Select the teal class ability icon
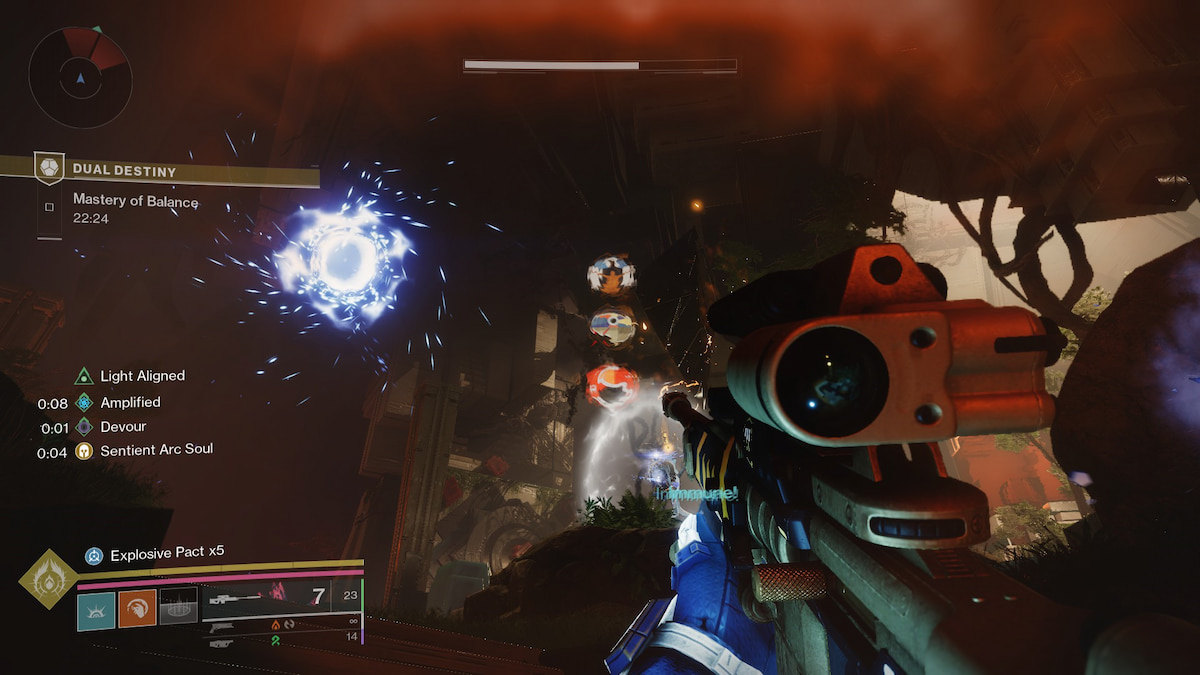Viewport: 1200px width, 675px height. click(x=96, y=608)
